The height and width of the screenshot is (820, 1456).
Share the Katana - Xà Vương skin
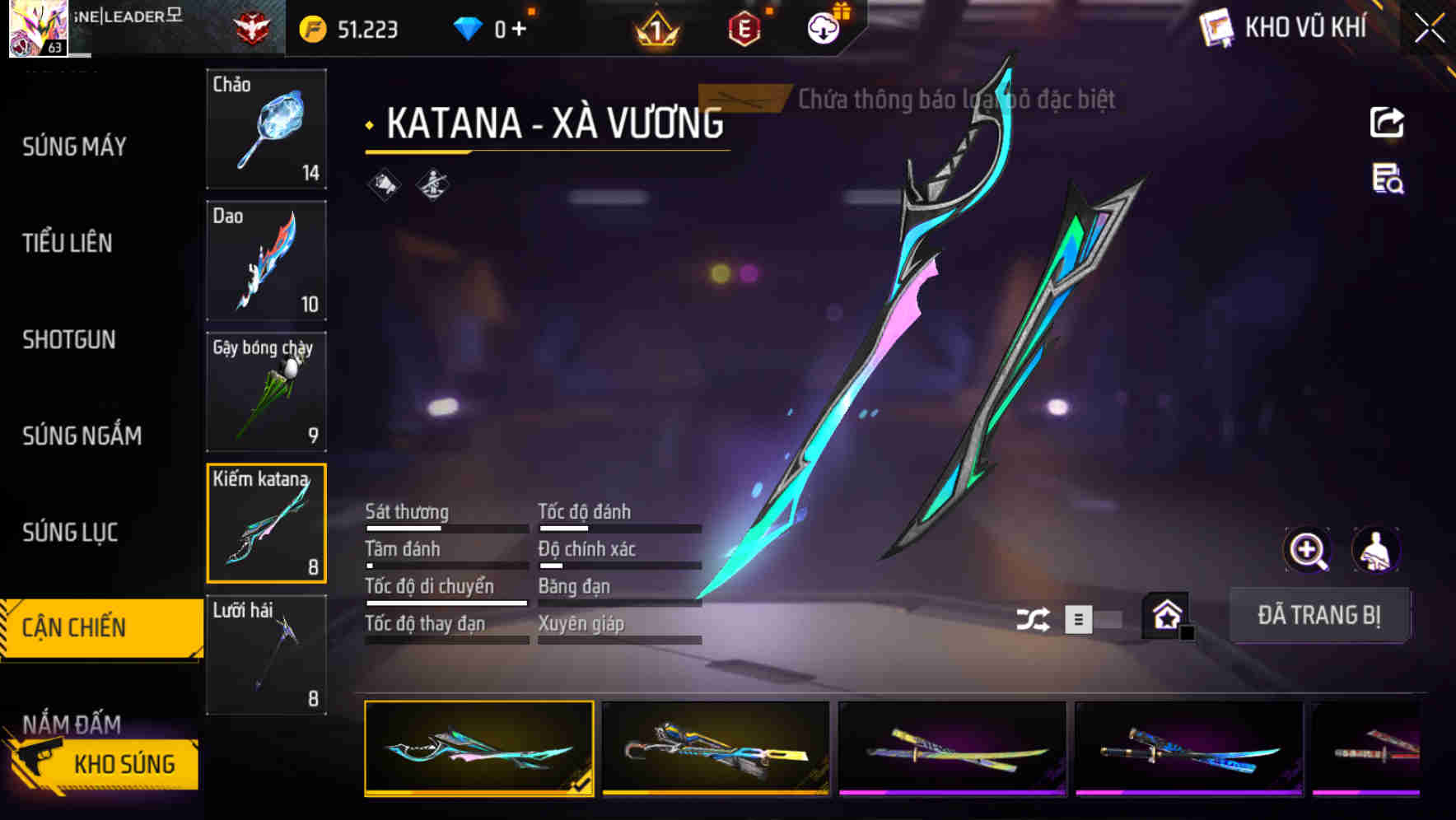1388,122
